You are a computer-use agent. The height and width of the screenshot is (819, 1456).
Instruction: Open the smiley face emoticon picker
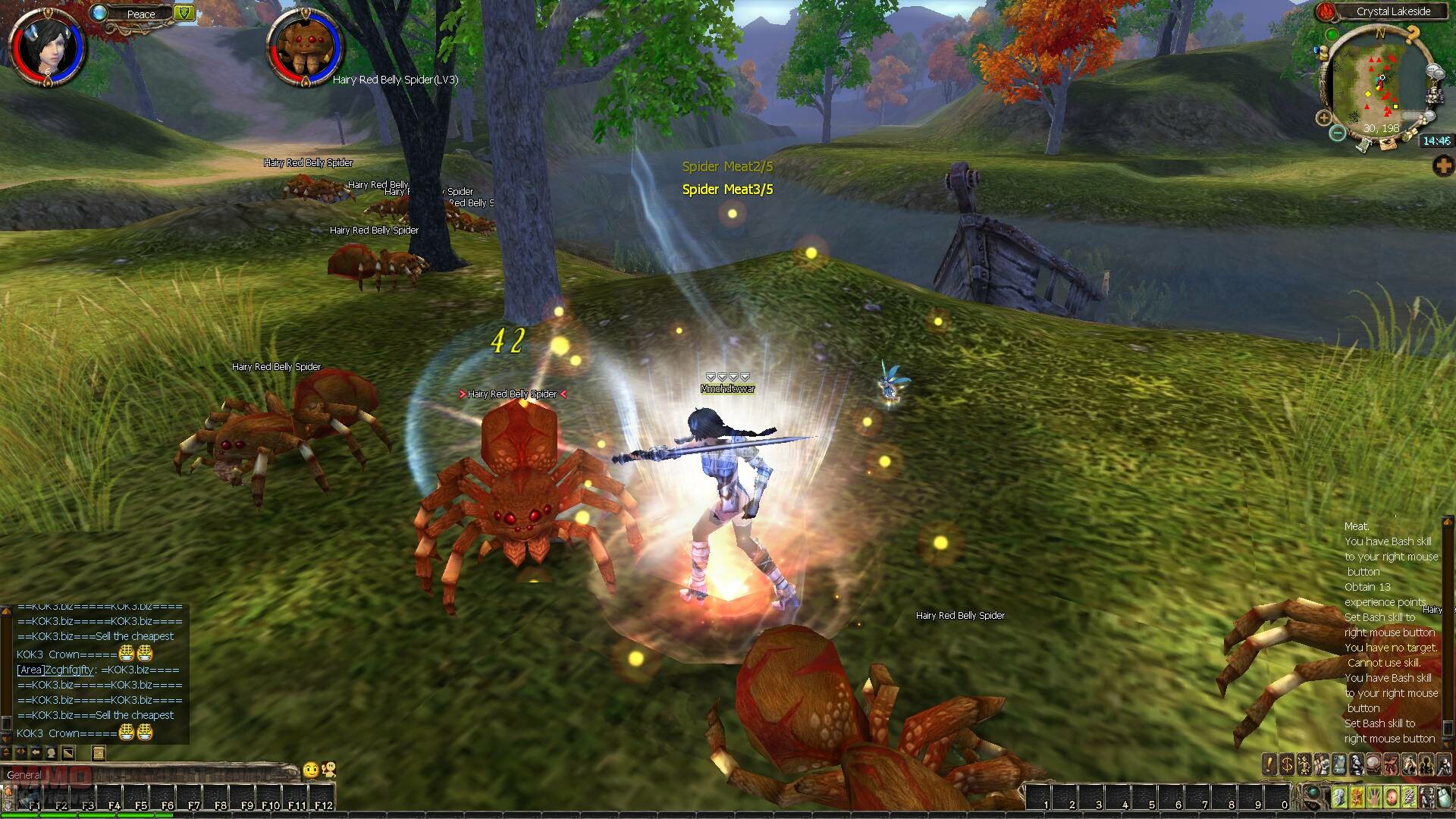(x=310, y=770)
